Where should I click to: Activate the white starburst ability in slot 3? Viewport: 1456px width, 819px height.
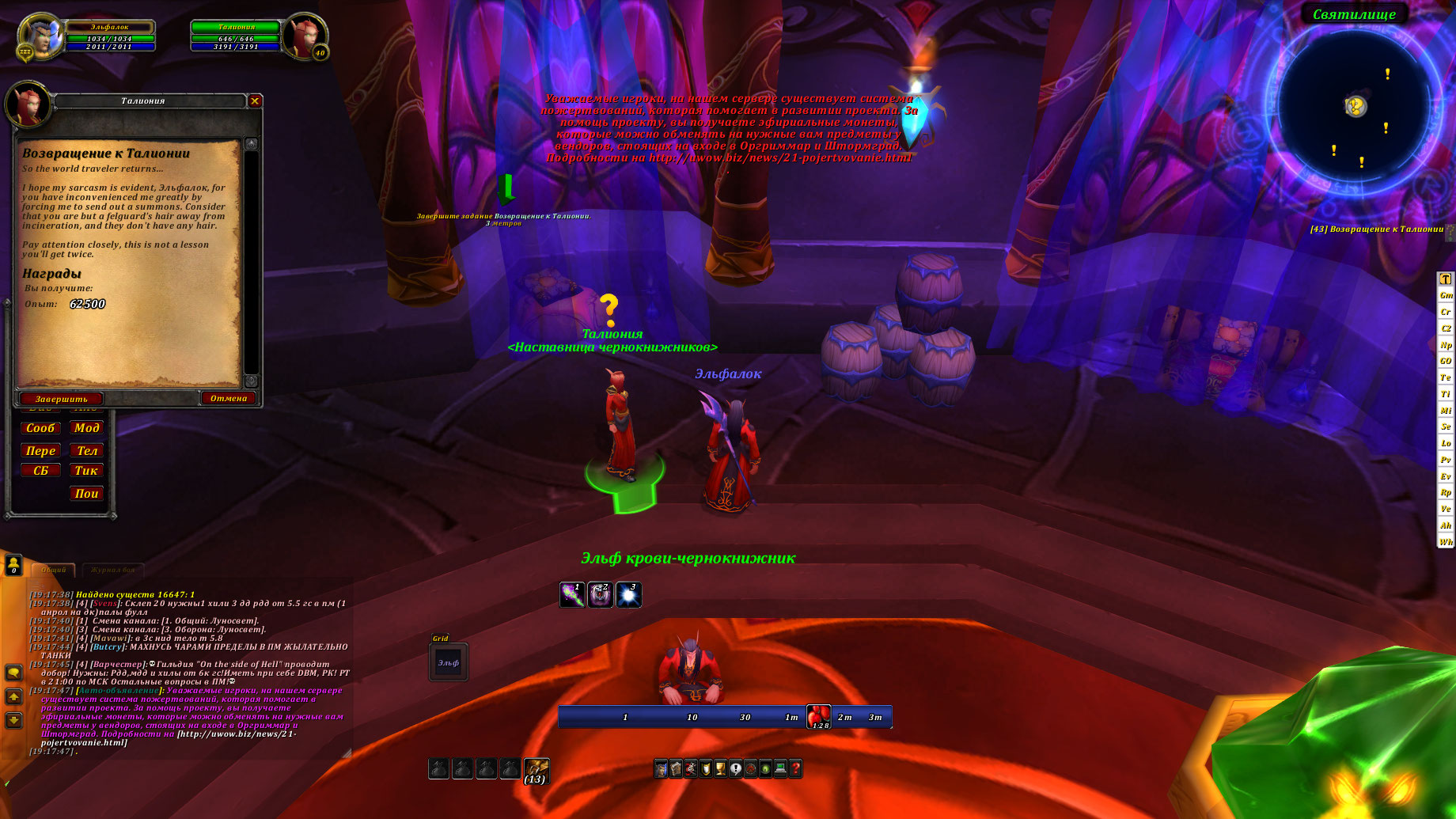pyautogui.click(x=628, y=595)
